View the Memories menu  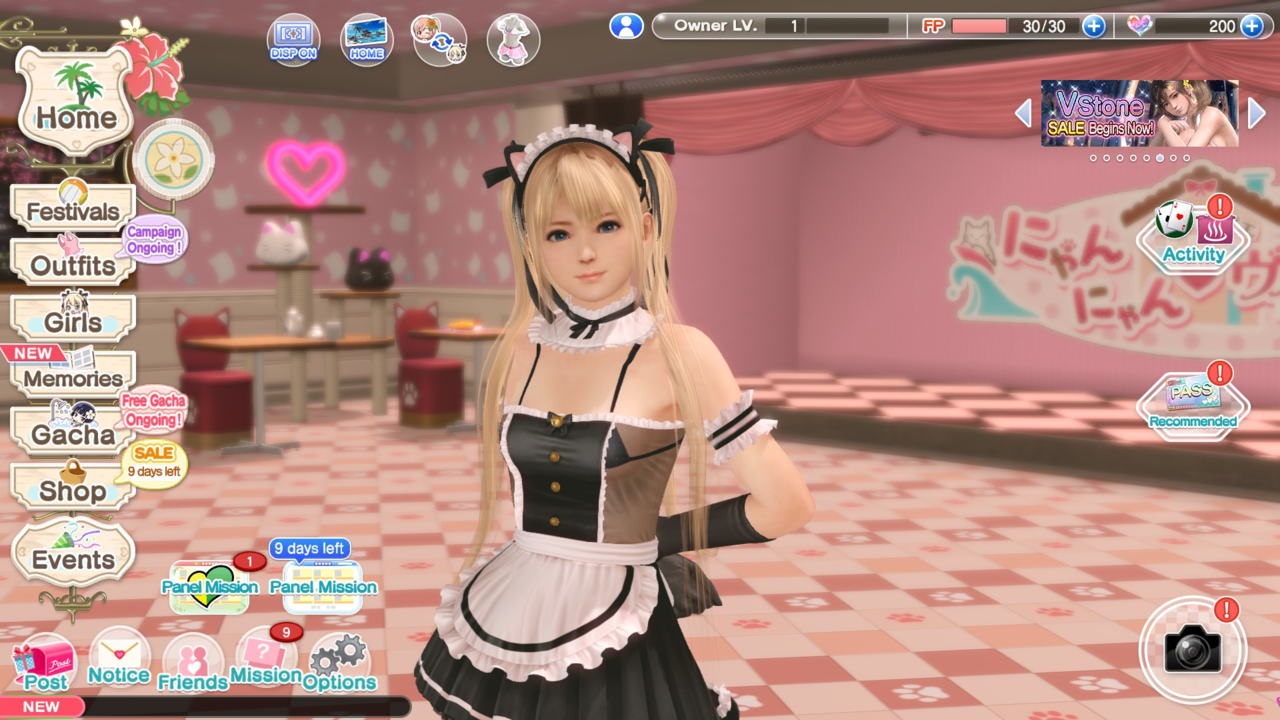[72, 377]
